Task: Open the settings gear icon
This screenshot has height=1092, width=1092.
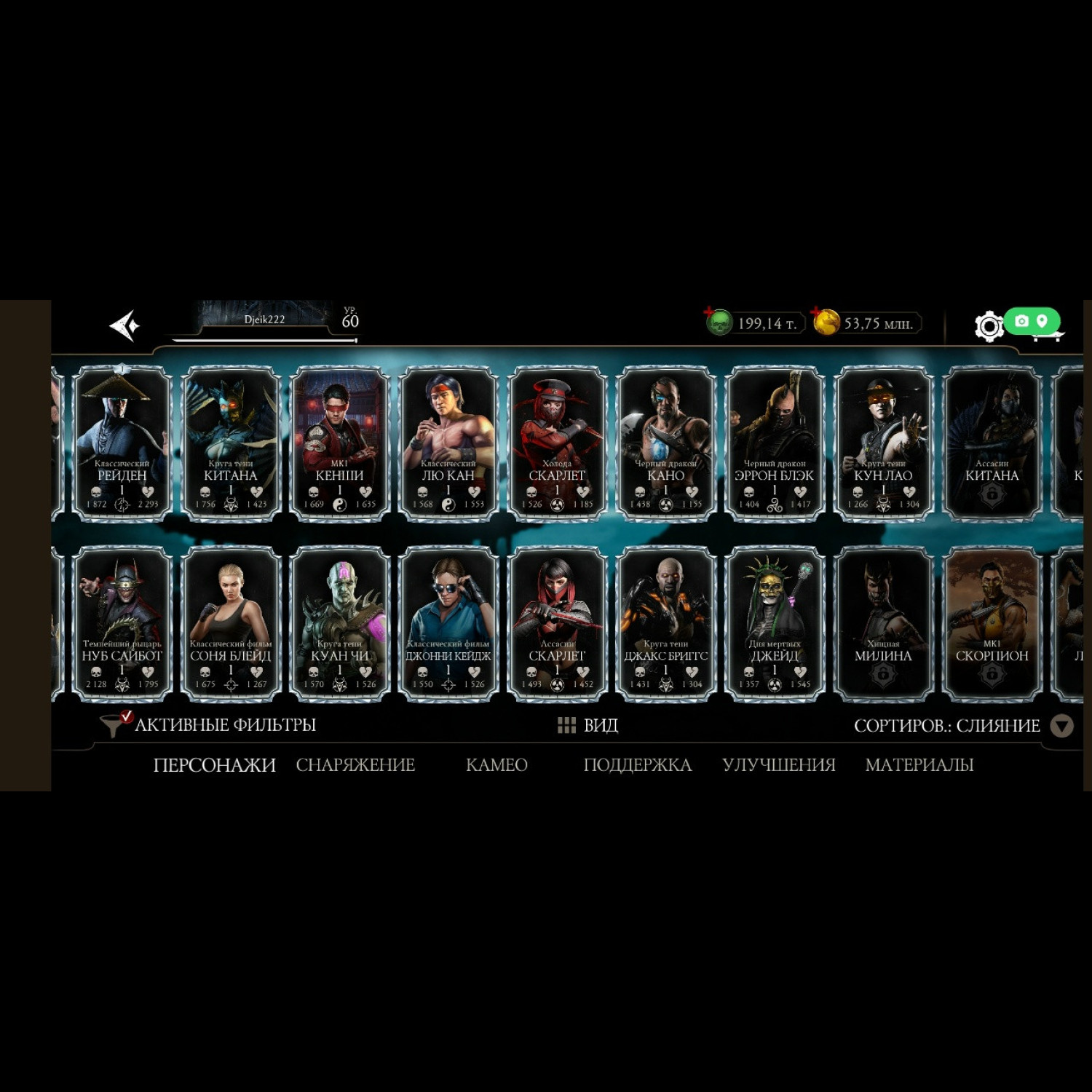Action: coord(989,326)
